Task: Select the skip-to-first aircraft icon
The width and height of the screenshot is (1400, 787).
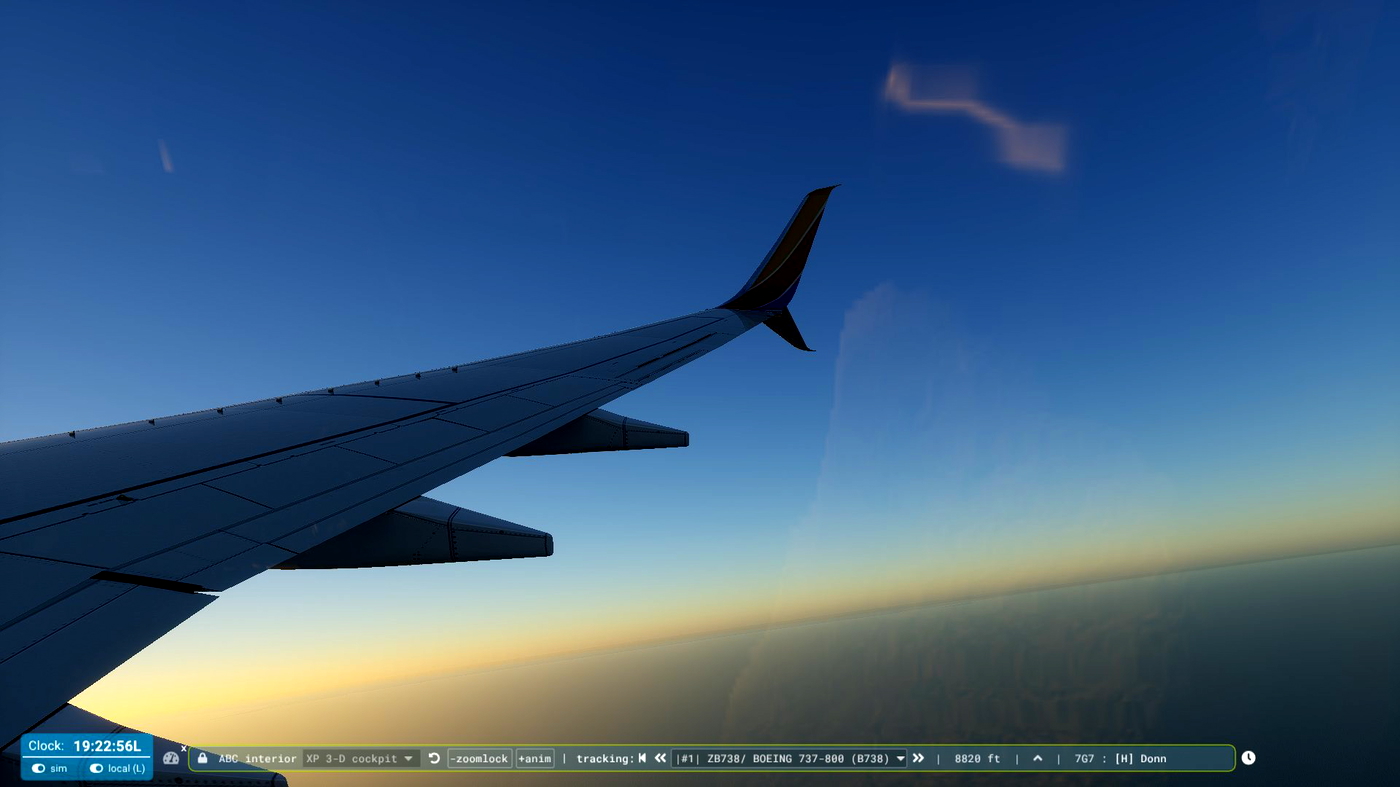Action: coord(641,758)
